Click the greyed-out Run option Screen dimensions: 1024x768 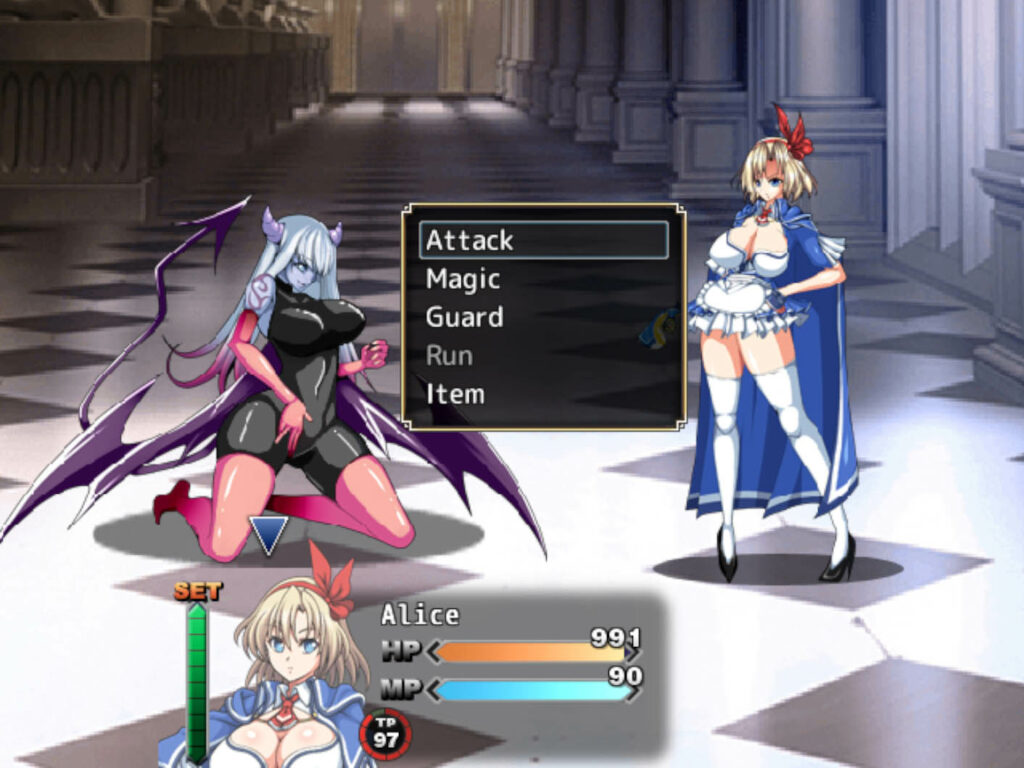click(x=543, y=355)
